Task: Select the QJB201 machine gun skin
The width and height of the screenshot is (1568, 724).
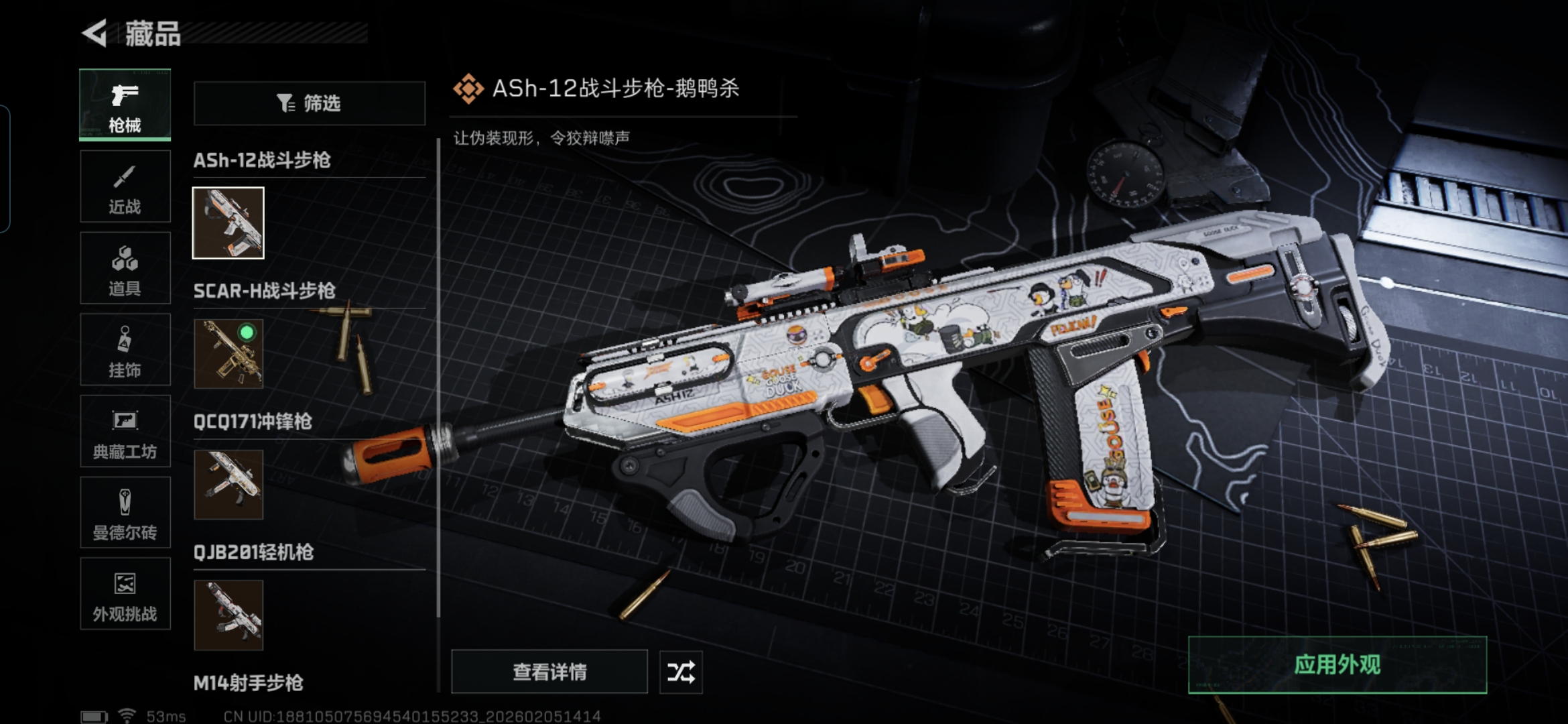Action: click(228, 615)
